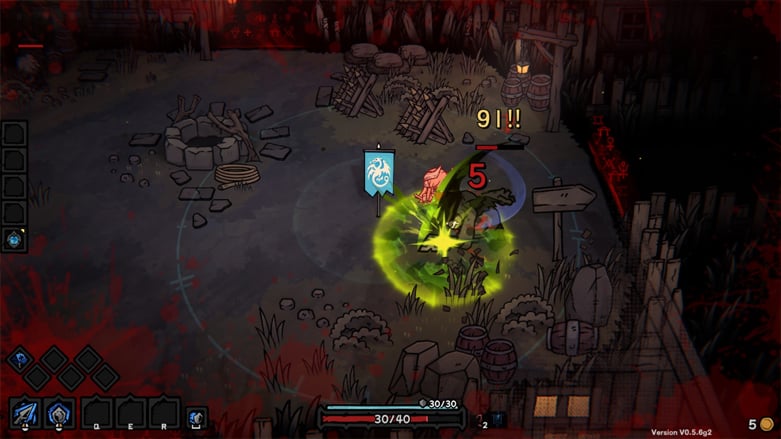Image resolution: width=781 pixels, height=439 pixels.
Task: Select the small blue item beside health bar
Action: [497, 419]
